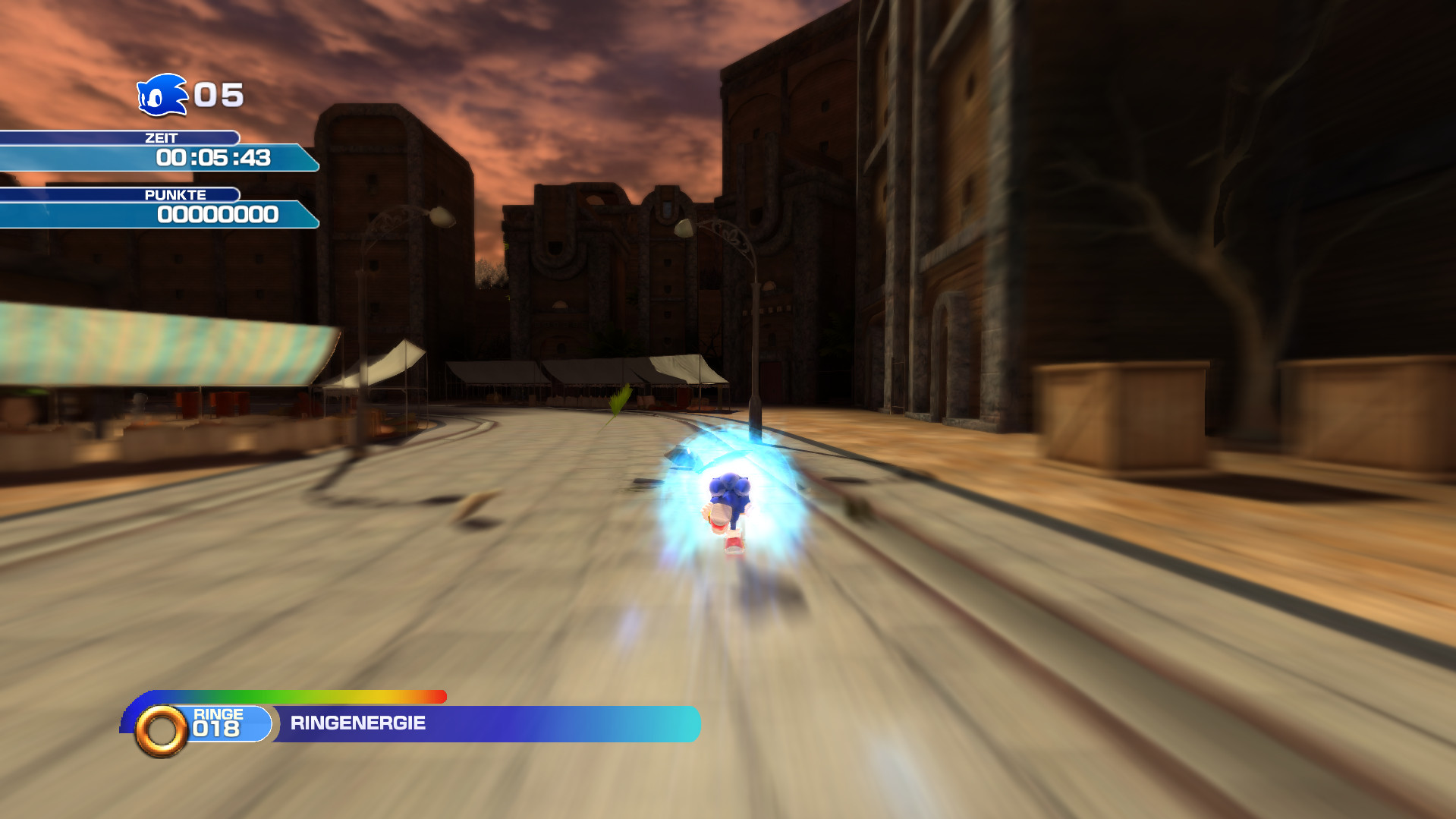Toggle the lives counter showing 05

(x=216, y=95)
